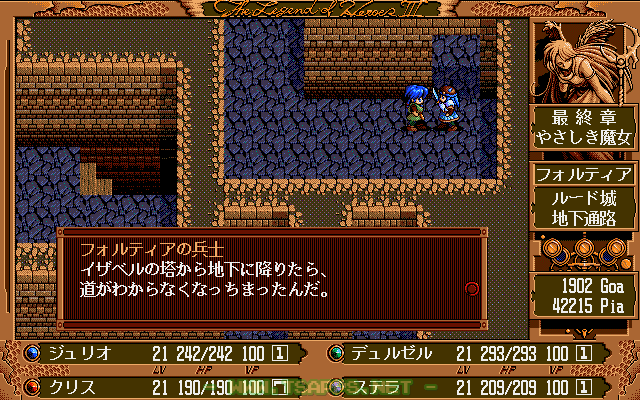The width and height of the screenshot is (640, 400).
Task: Select party member クリス in status bar
Action: (70, 384)
